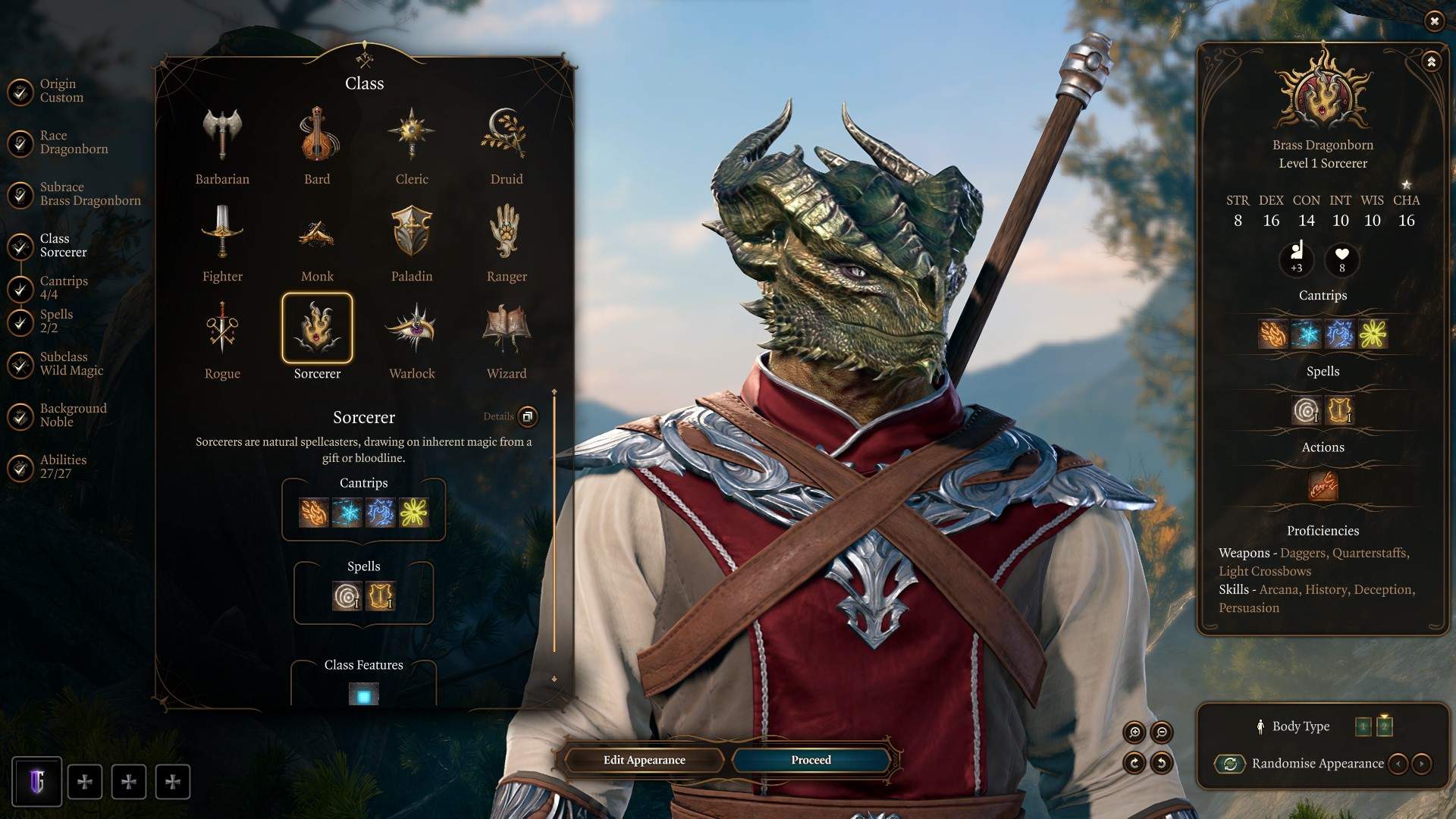Close the character creation screen
Screen dimensions: 1456x819
pos(1434,21)
